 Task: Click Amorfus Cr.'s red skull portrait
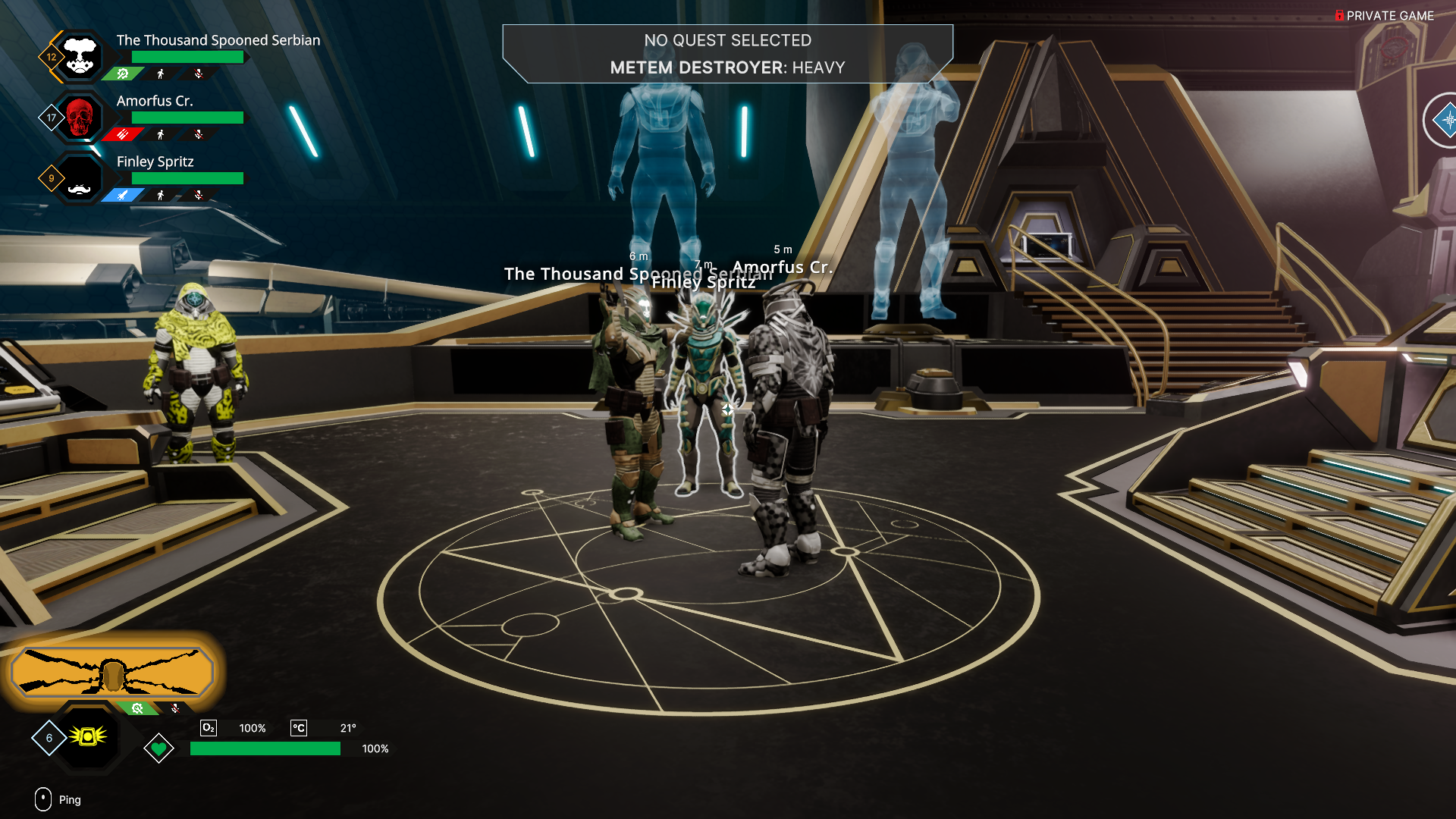click(x=80, y=118)
